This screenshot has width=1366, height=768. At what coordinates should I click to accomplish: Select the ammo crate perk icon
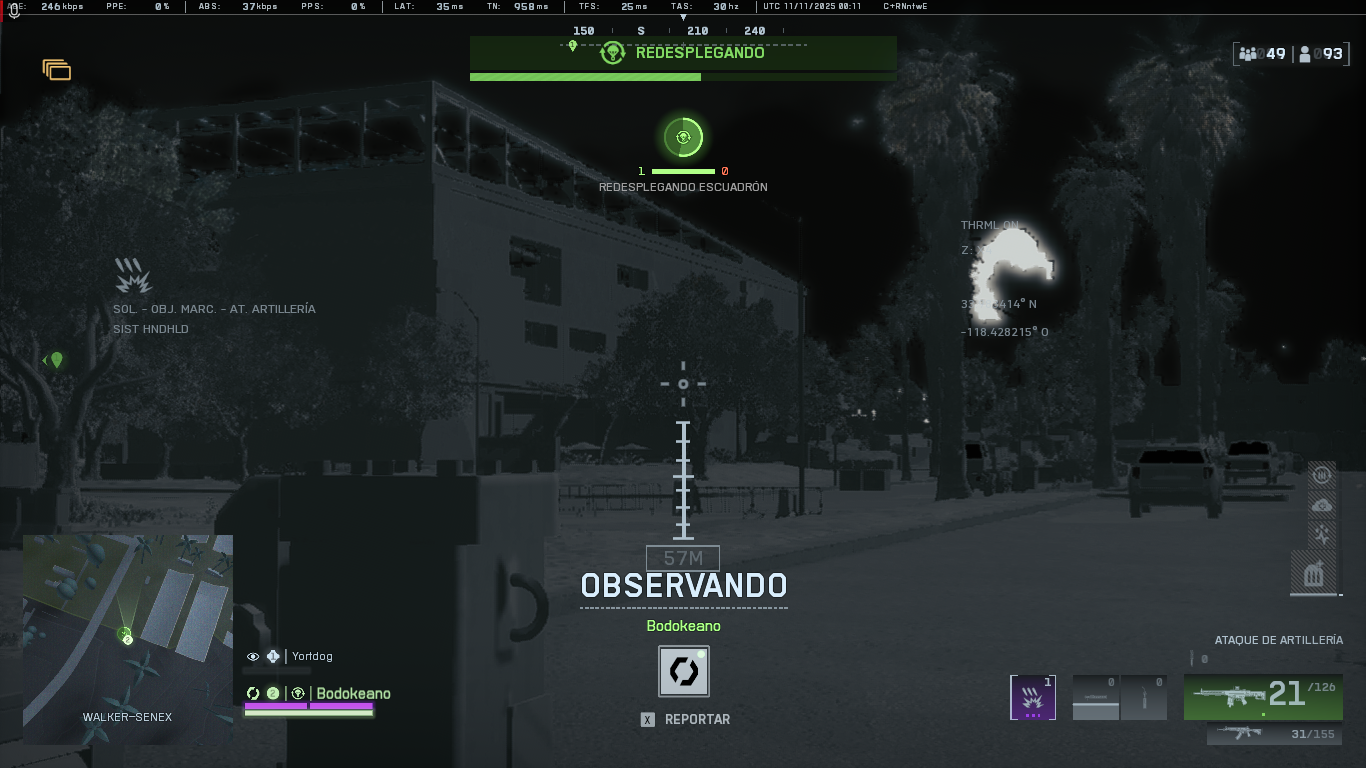1314,573
